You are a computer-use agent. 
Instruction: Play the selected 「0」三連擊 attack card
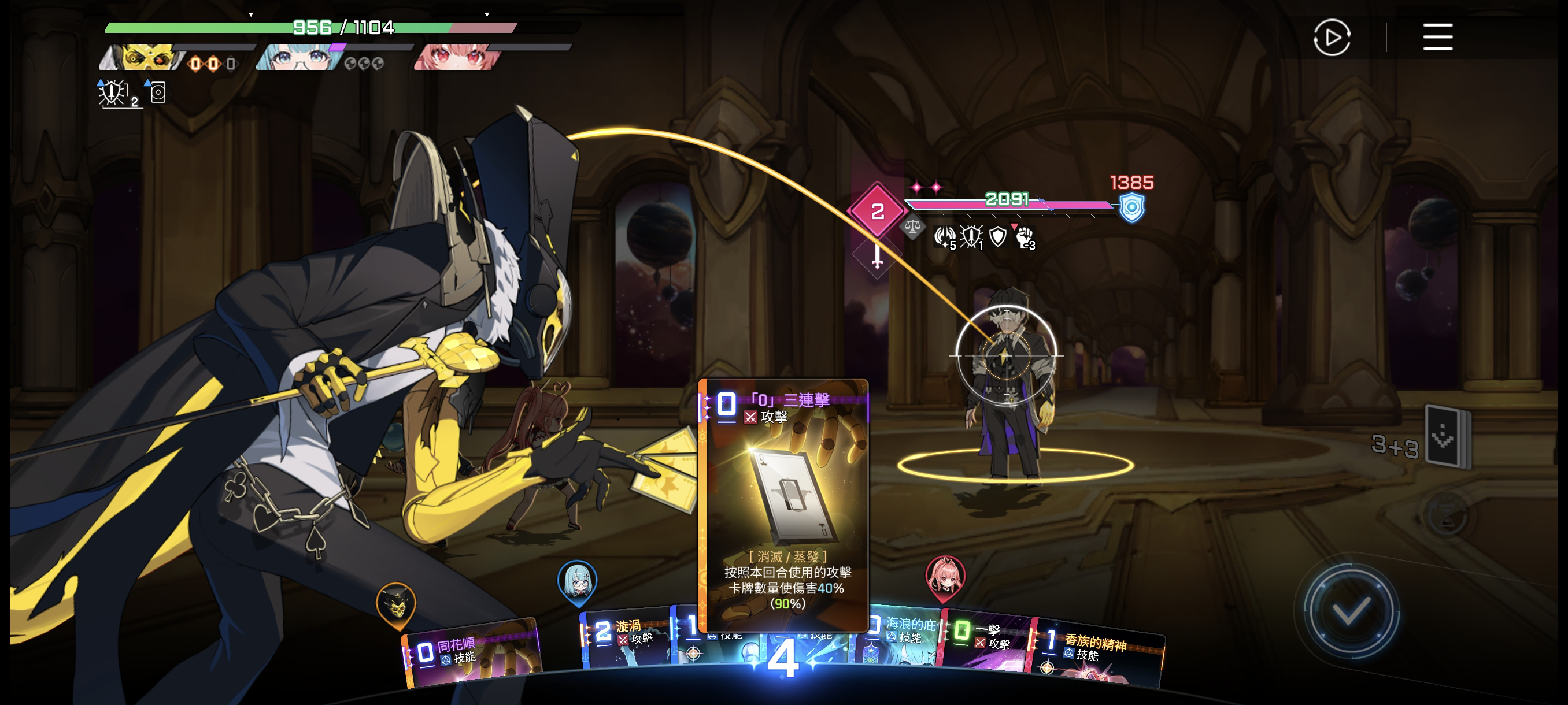coord(783,504)
